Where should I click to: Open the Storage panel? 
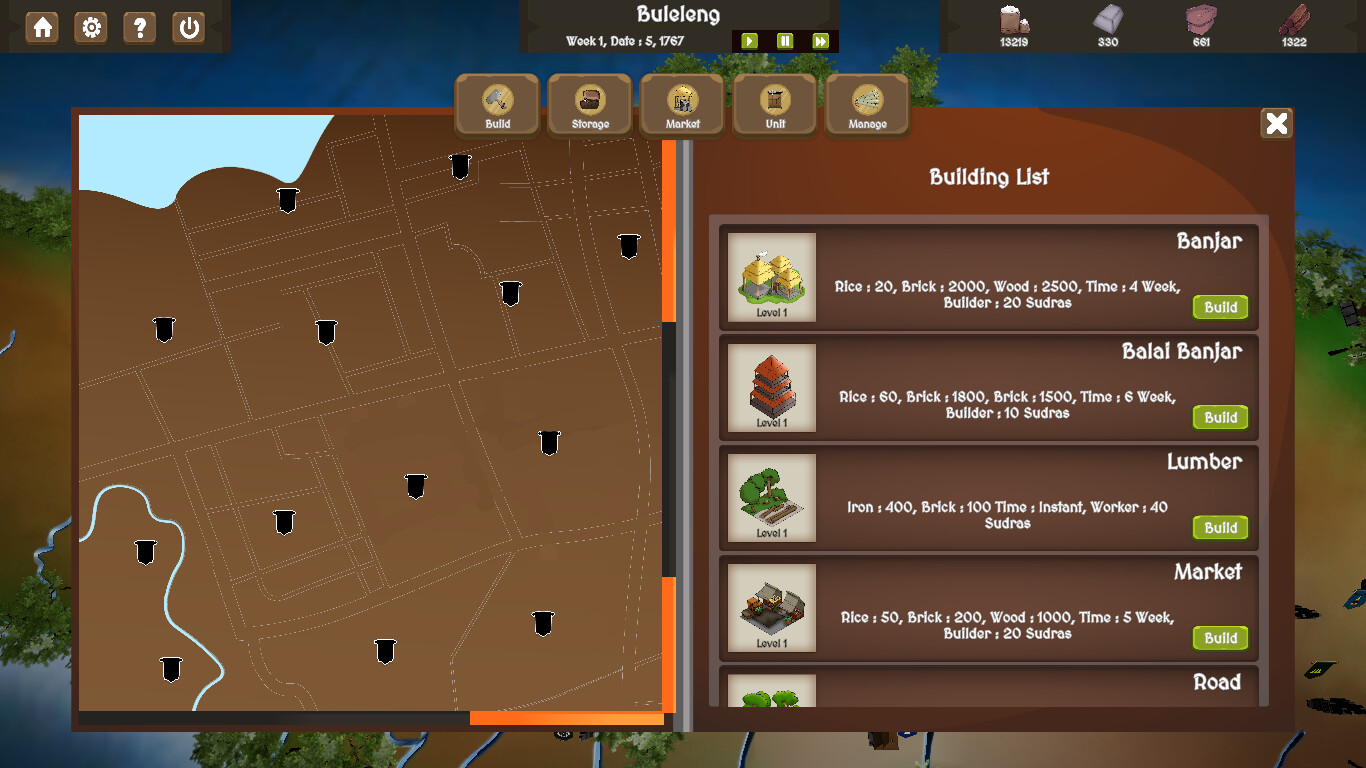589,103
